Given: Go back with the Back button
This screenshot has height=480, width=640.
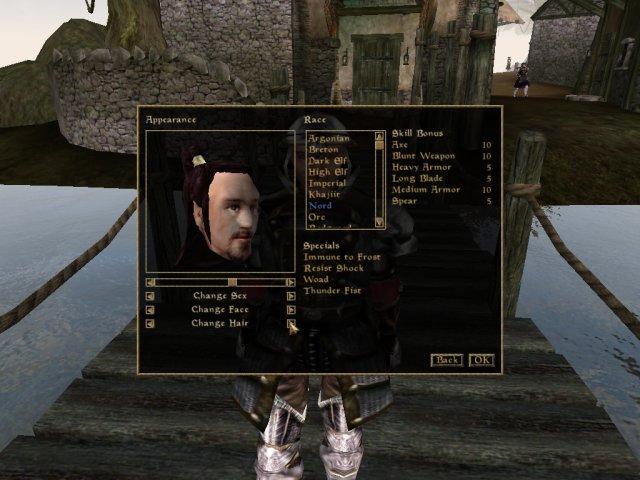Looking at the screenshot, I should tap(446, 360).
